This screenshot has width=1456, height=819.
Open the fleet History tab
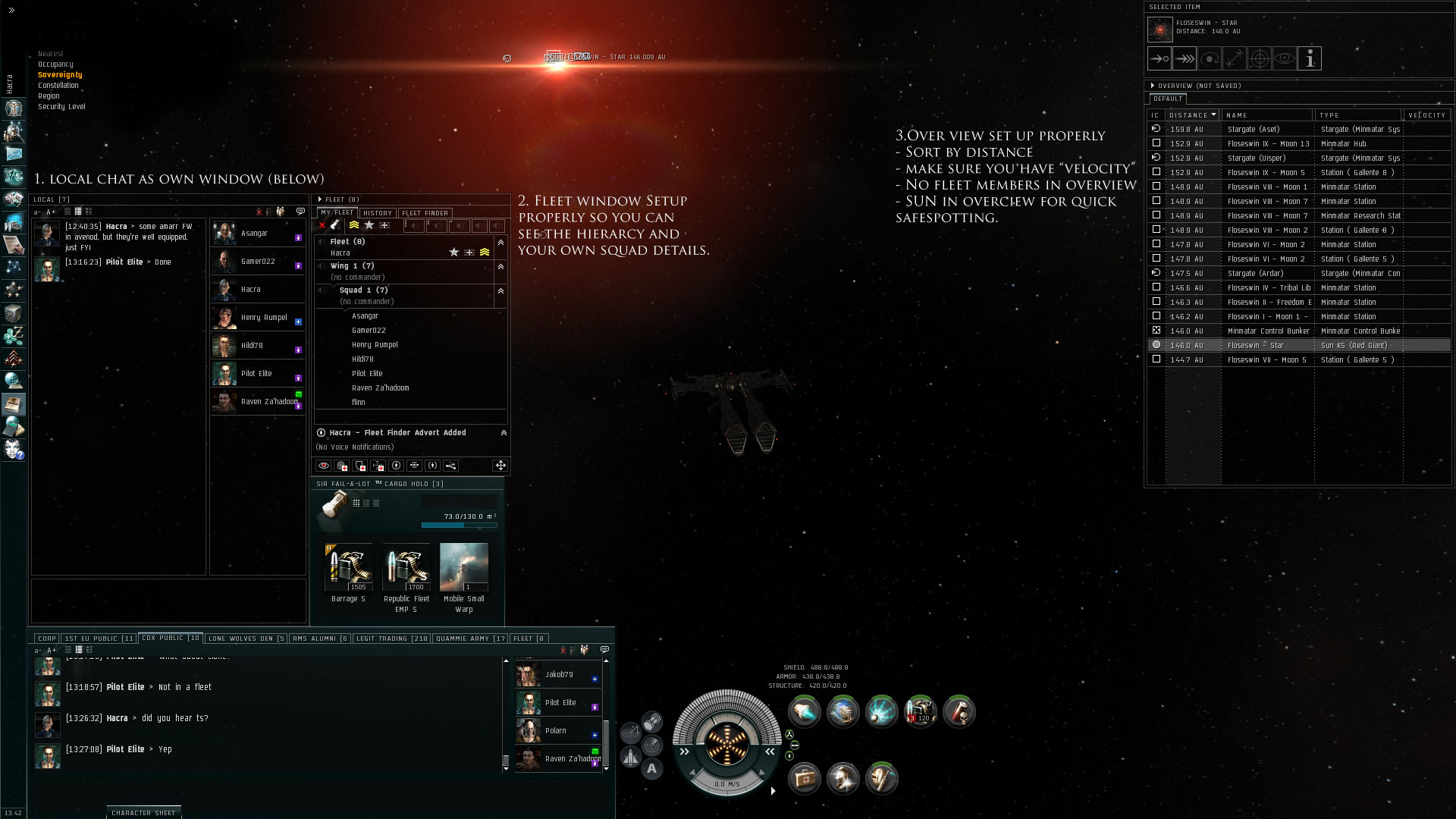click(x=377, y=213)
